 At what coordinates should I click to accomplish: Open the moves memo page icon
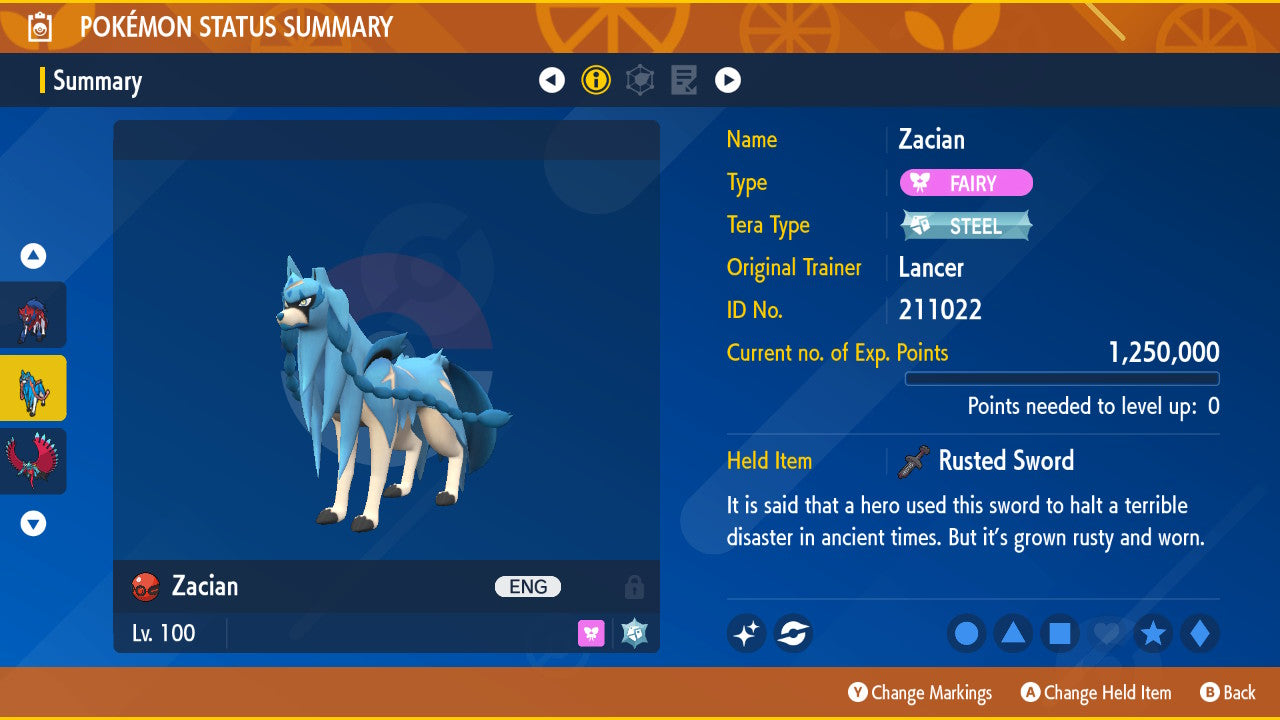click(x=684, y=79)
